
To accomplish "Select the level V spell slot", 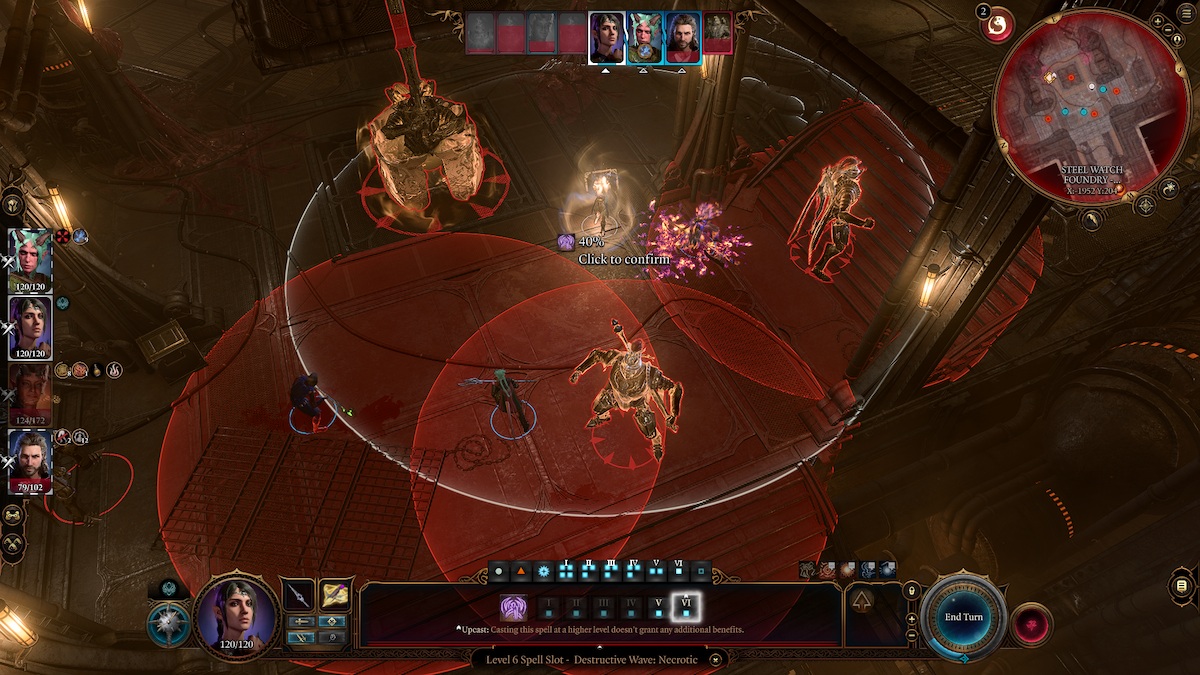I will coord(659,607).
